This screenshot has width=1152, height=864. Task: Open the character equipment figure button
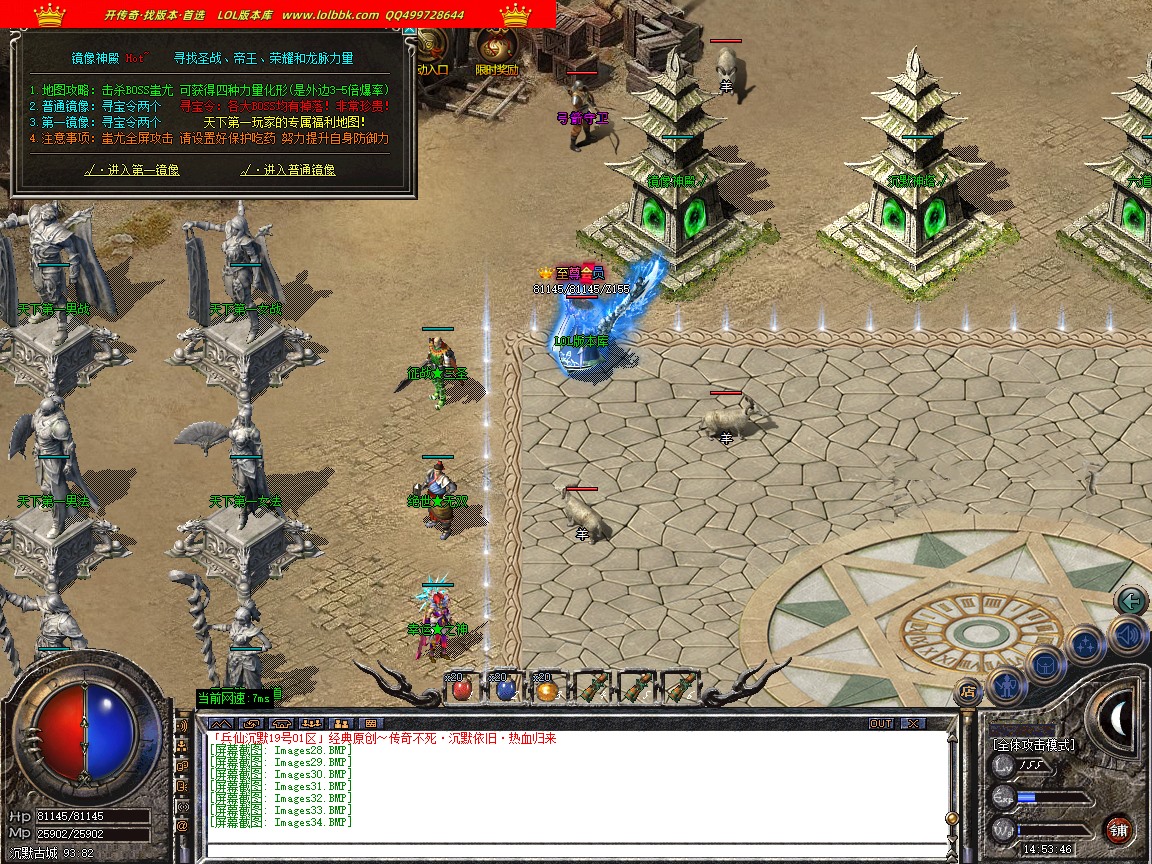click(x=1004, y=685)
